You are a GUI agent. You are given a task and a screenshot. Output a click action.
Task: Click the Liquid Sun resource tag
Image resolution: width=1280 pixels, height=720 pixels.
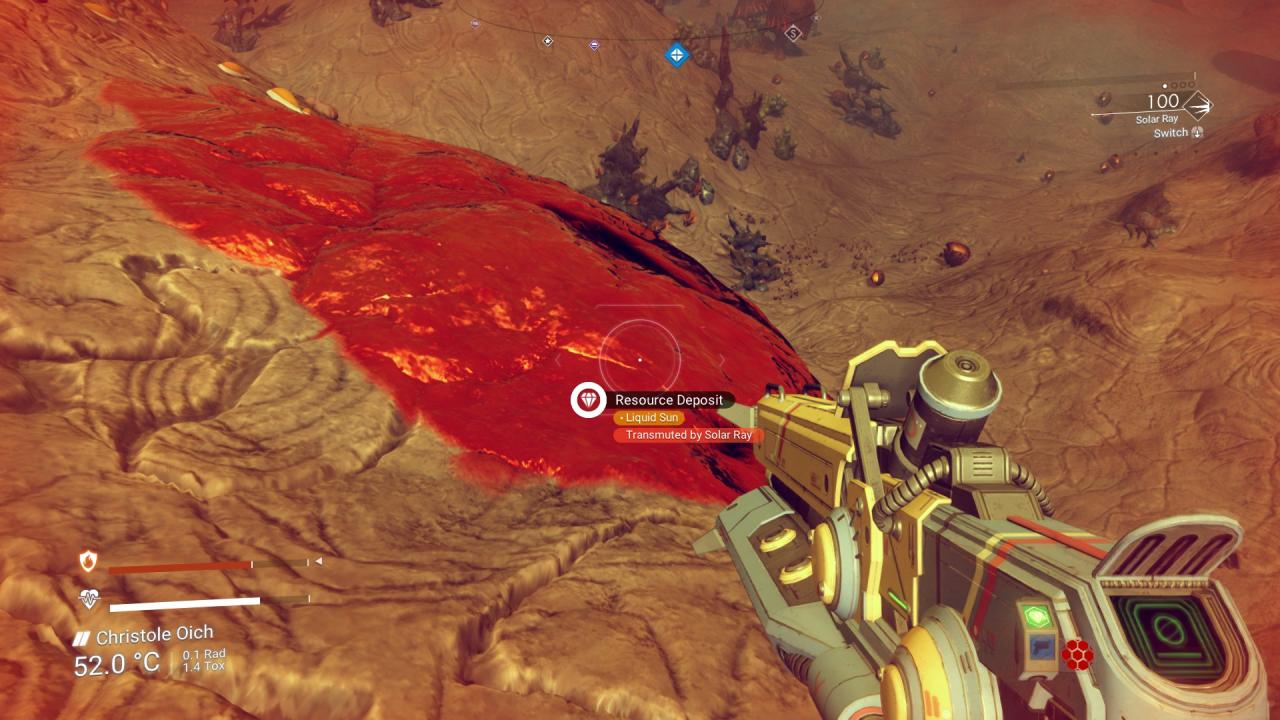click(649, 417)
